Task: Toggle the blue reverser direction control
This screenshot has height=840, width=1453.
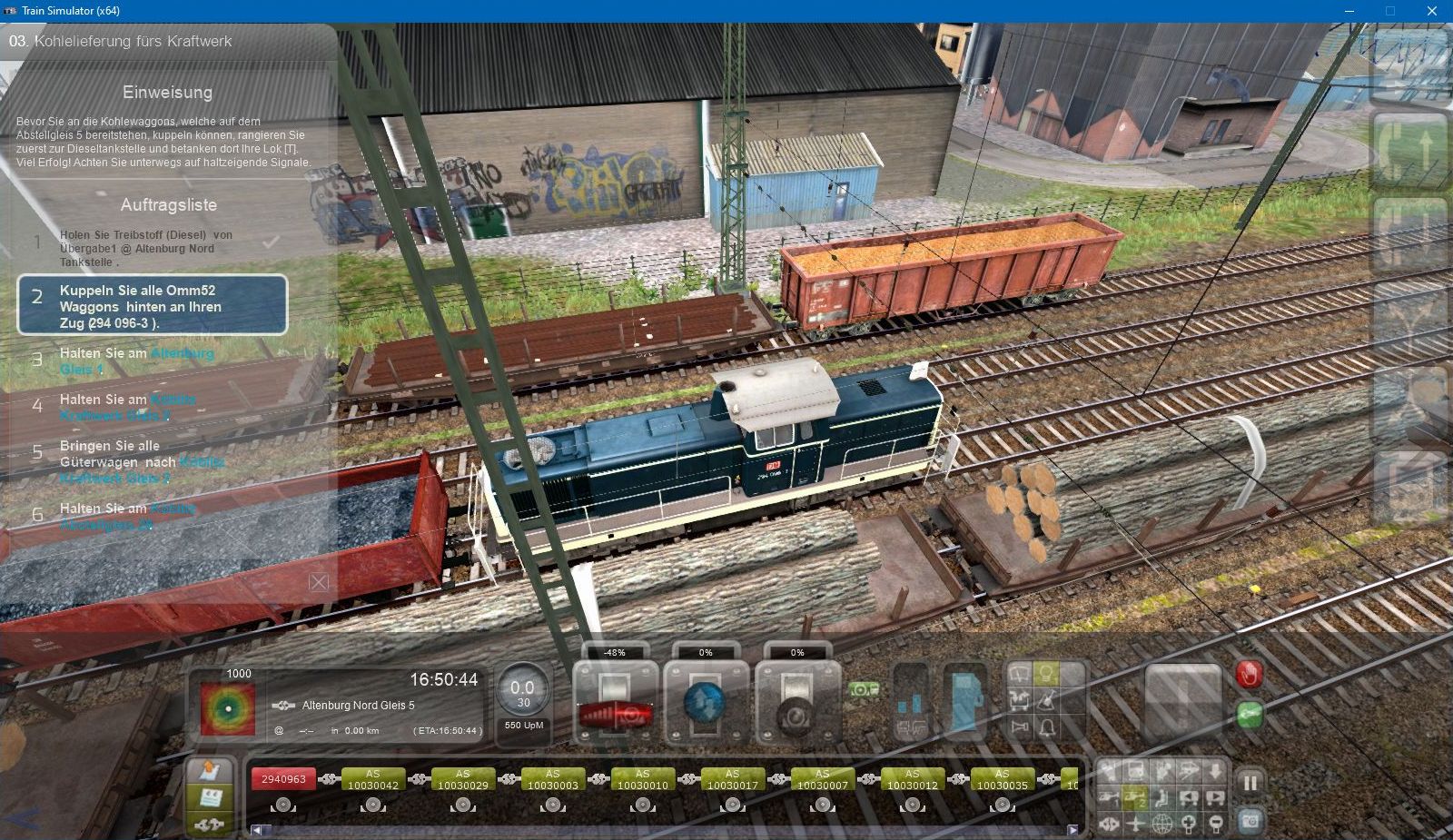Action: [x=706, y=704]
